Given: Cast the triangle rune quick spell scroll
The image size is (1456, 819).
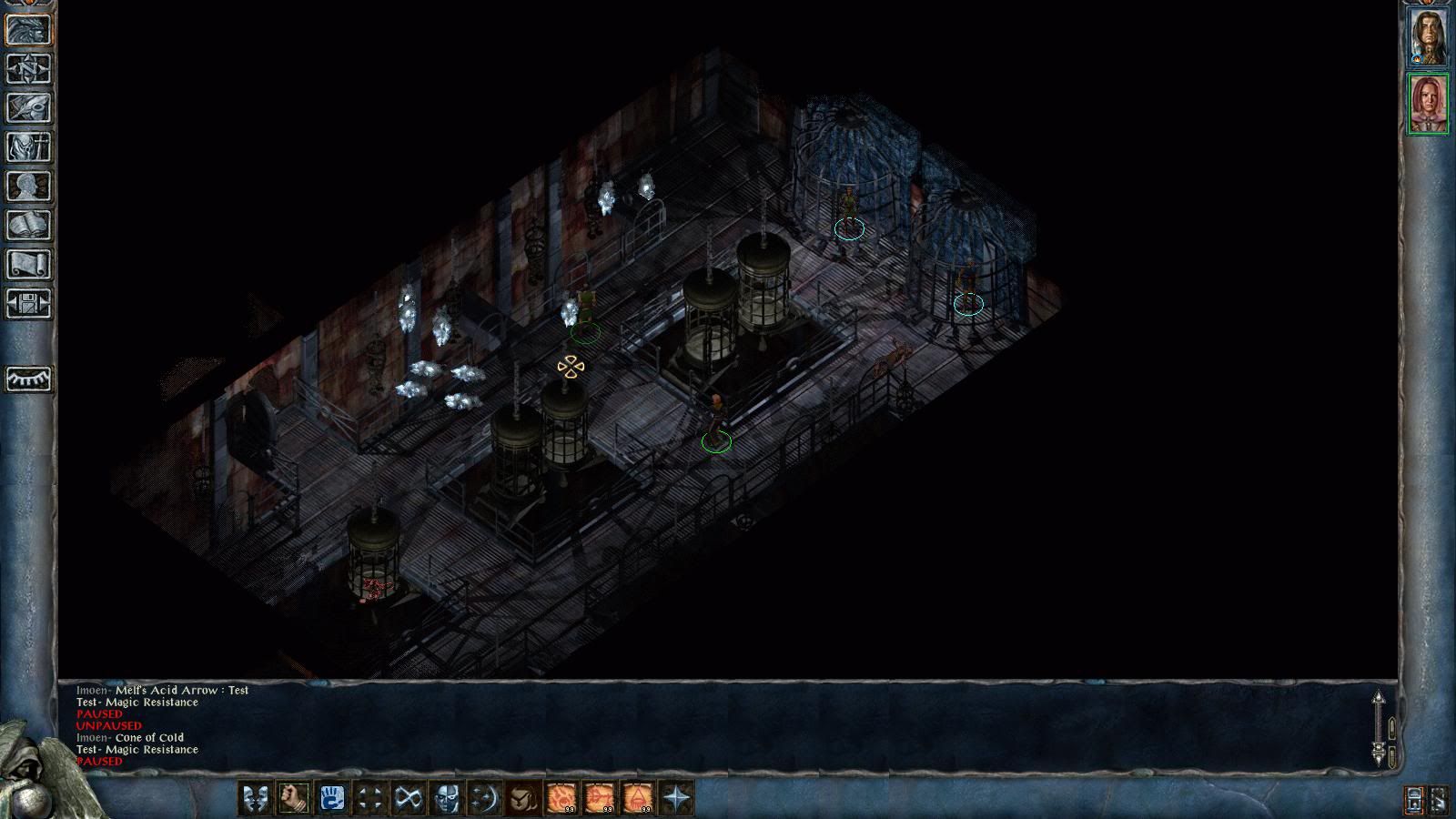Looking at the screenshot, I should [638, 799].
